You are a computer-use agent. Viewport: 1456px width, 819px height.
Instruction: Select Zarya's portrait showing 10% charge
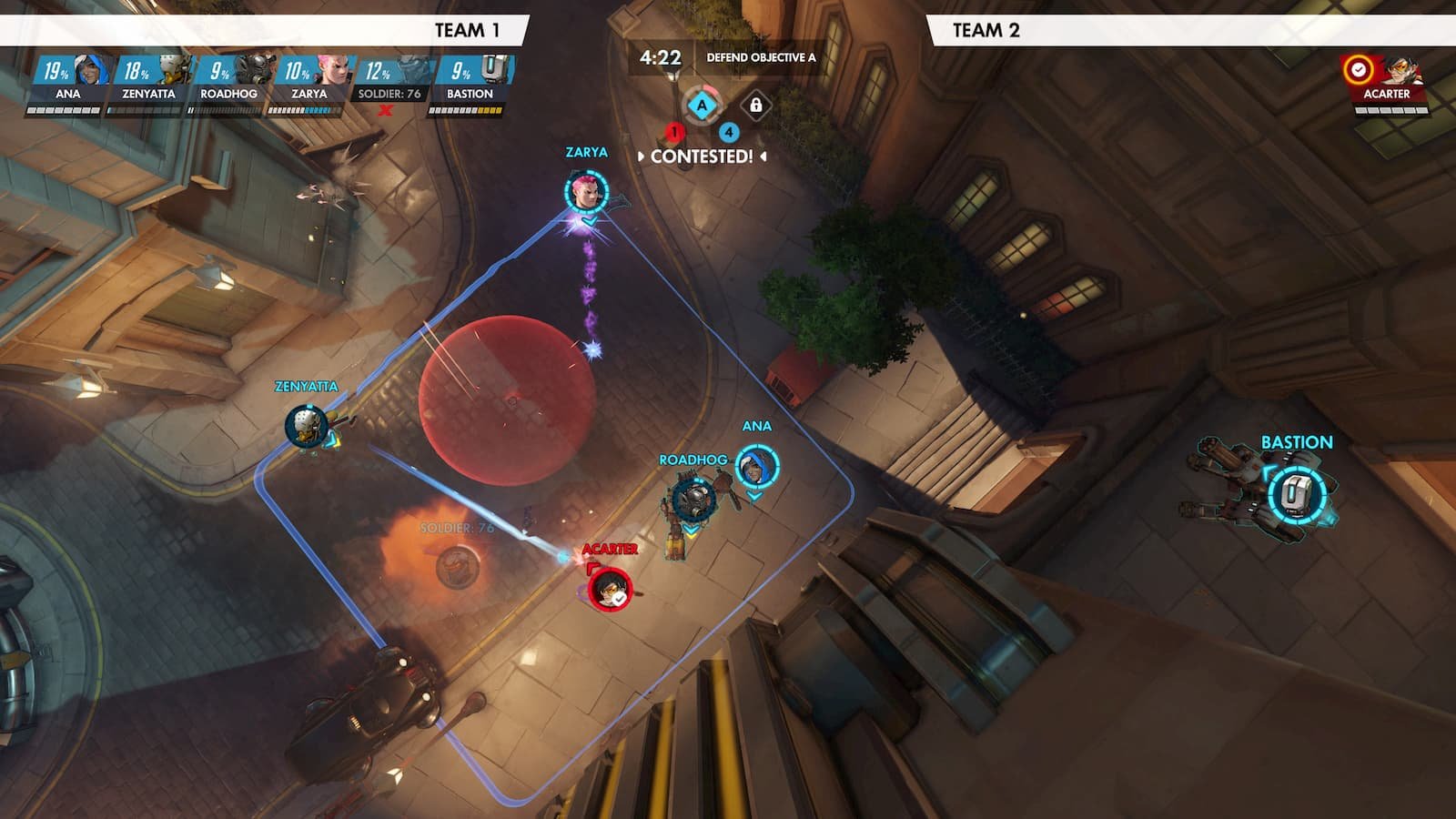point(332,68)
